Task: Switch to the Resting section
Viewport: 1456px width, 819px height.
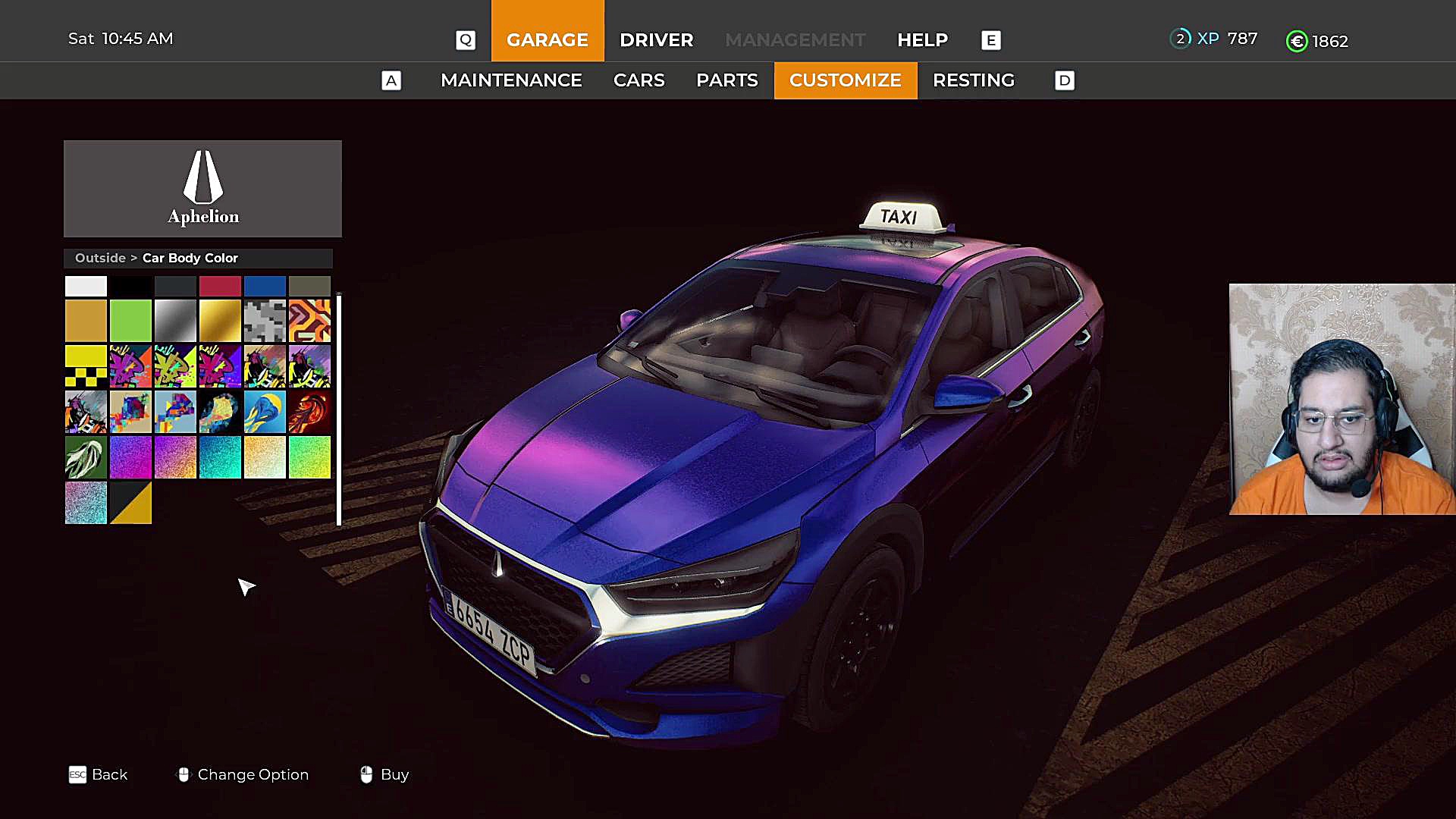Action: (x=973, y=80)
